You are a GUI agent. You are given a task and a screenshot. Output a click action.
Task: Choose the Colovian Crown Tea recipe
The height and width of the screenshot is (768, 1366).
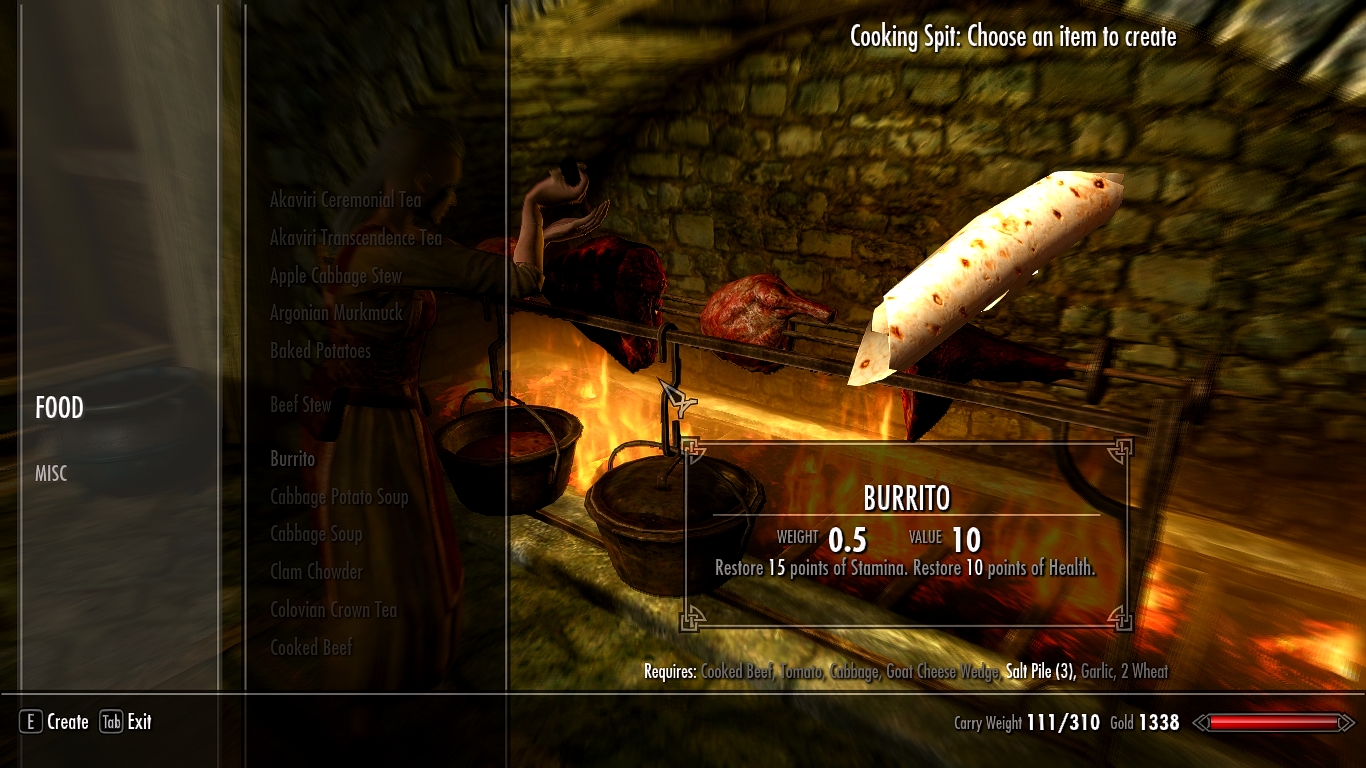tap(333, 610)
